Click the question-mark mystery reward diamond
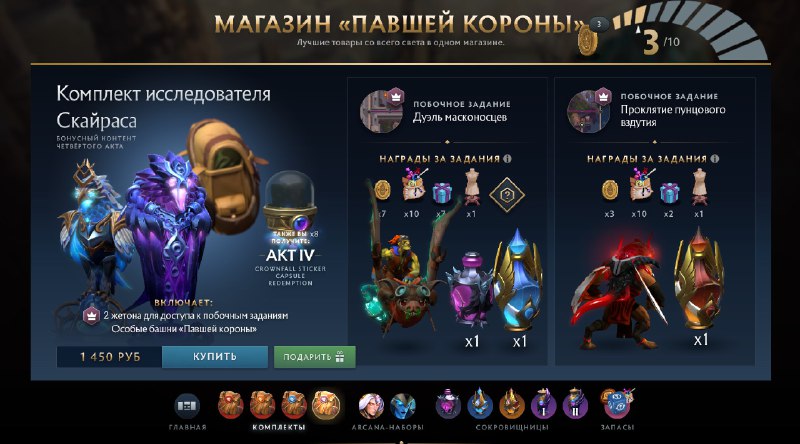Screen dimensions: 800x444 [x=508, y=194]
